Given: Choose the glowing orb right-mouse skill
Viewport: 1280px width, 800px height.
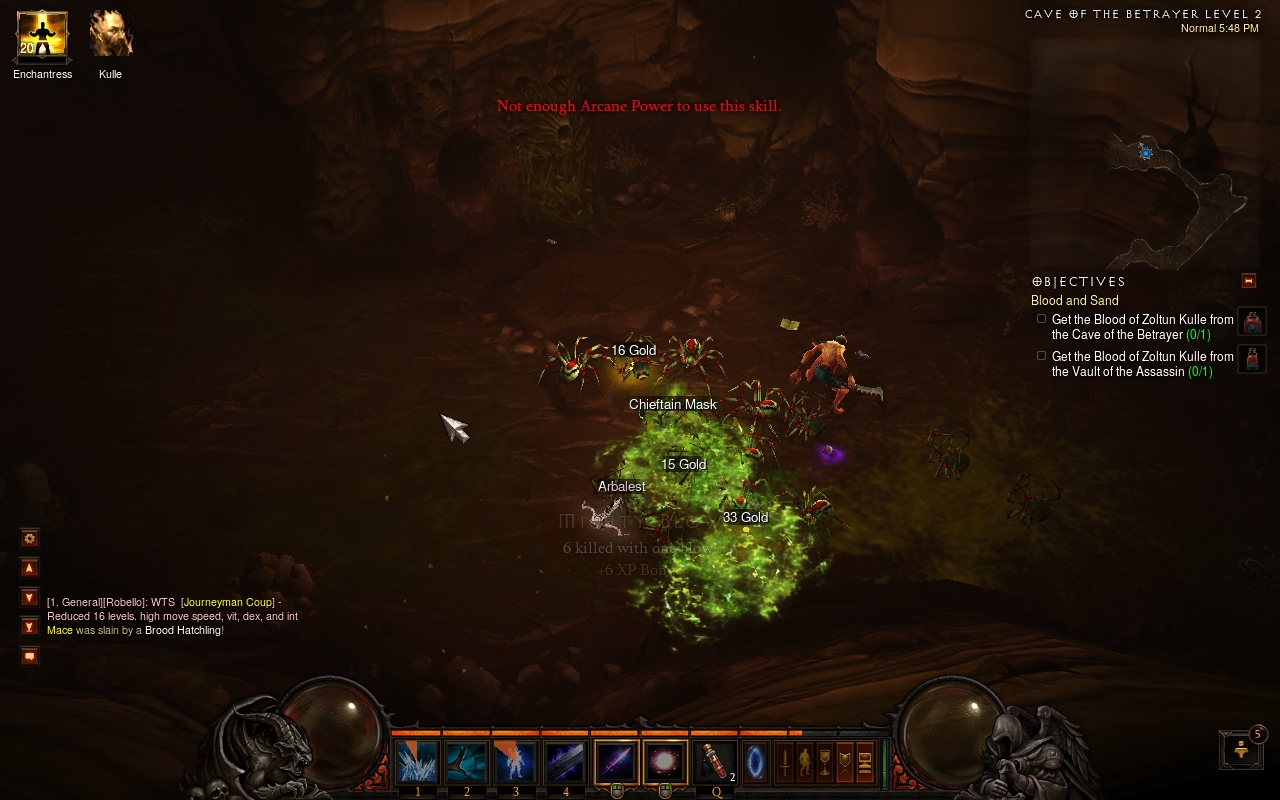Looking at the screenshot, I should tap(665, 763).
